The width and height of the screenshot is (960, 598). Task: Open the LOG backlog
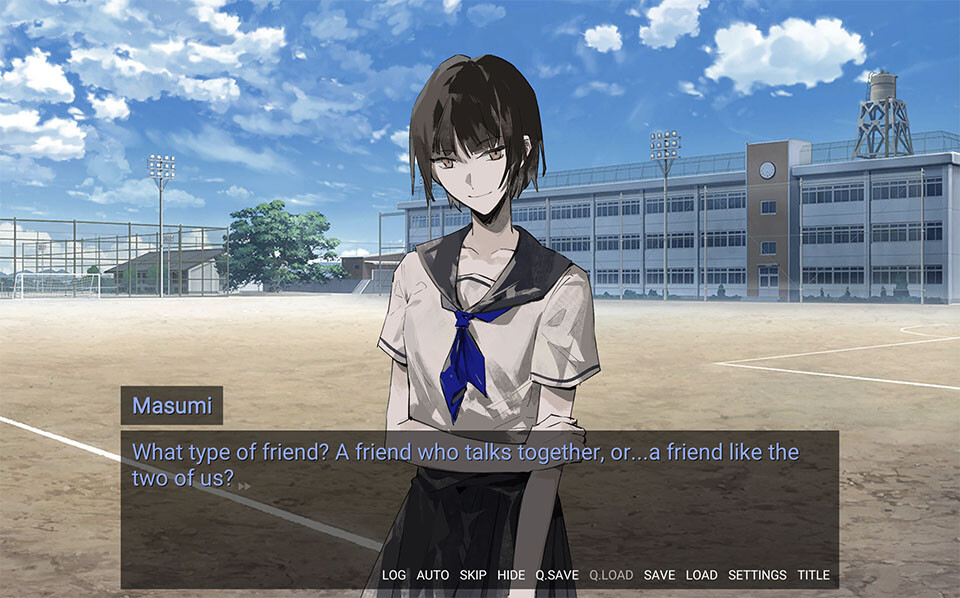(394, 575)
